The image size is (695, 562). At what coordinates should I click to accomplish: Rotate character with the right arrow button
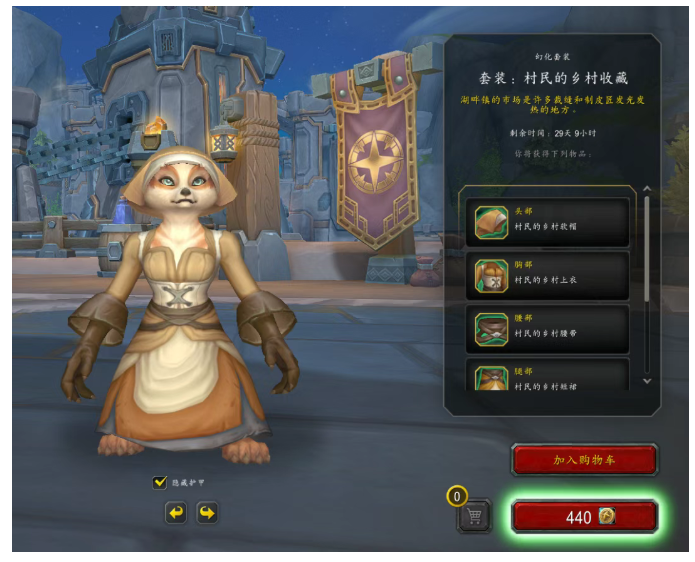pos(207,513)
